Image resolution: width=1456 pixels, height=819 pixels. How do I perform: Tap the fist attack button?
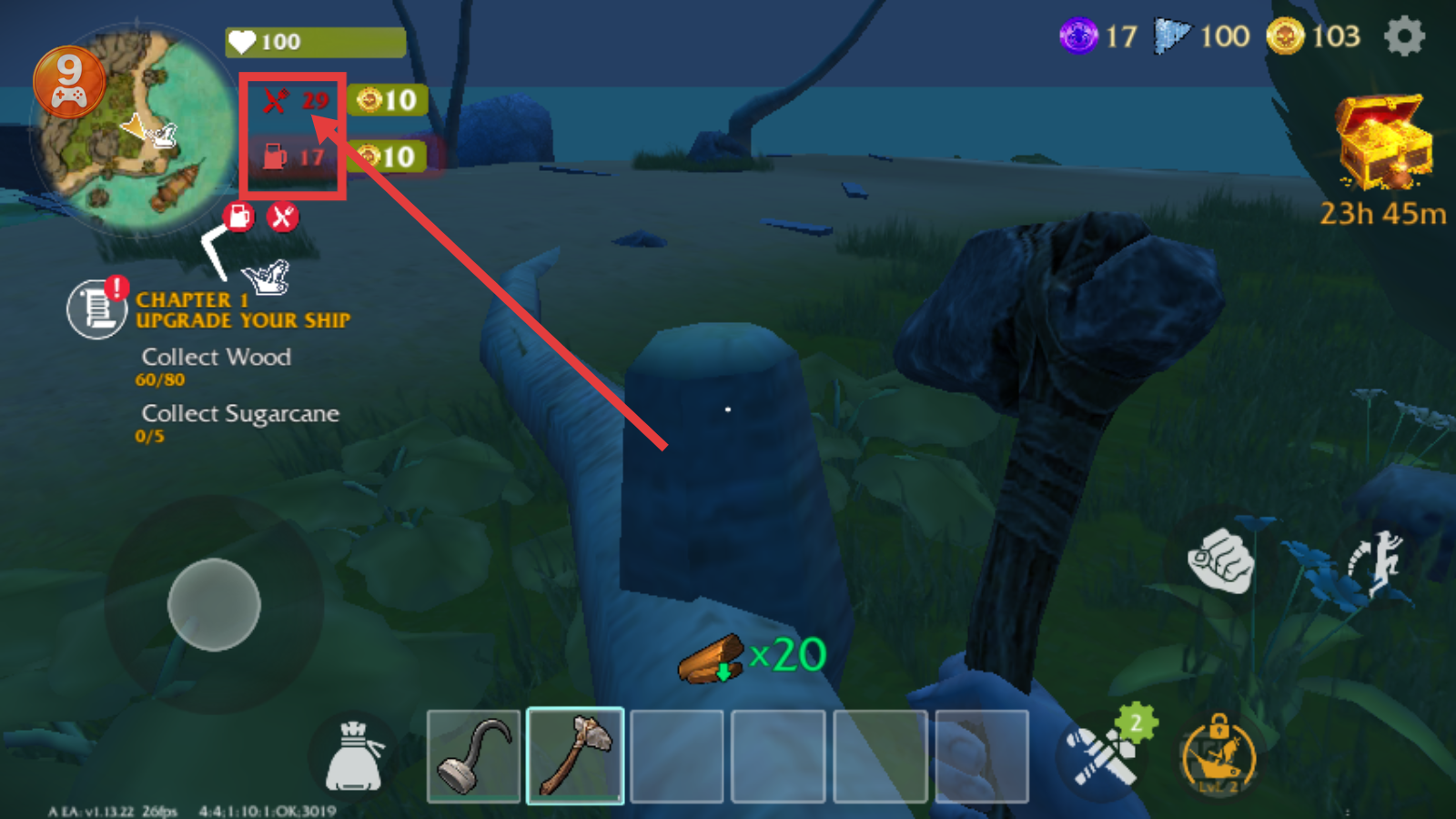click(x=1220, y=561)
